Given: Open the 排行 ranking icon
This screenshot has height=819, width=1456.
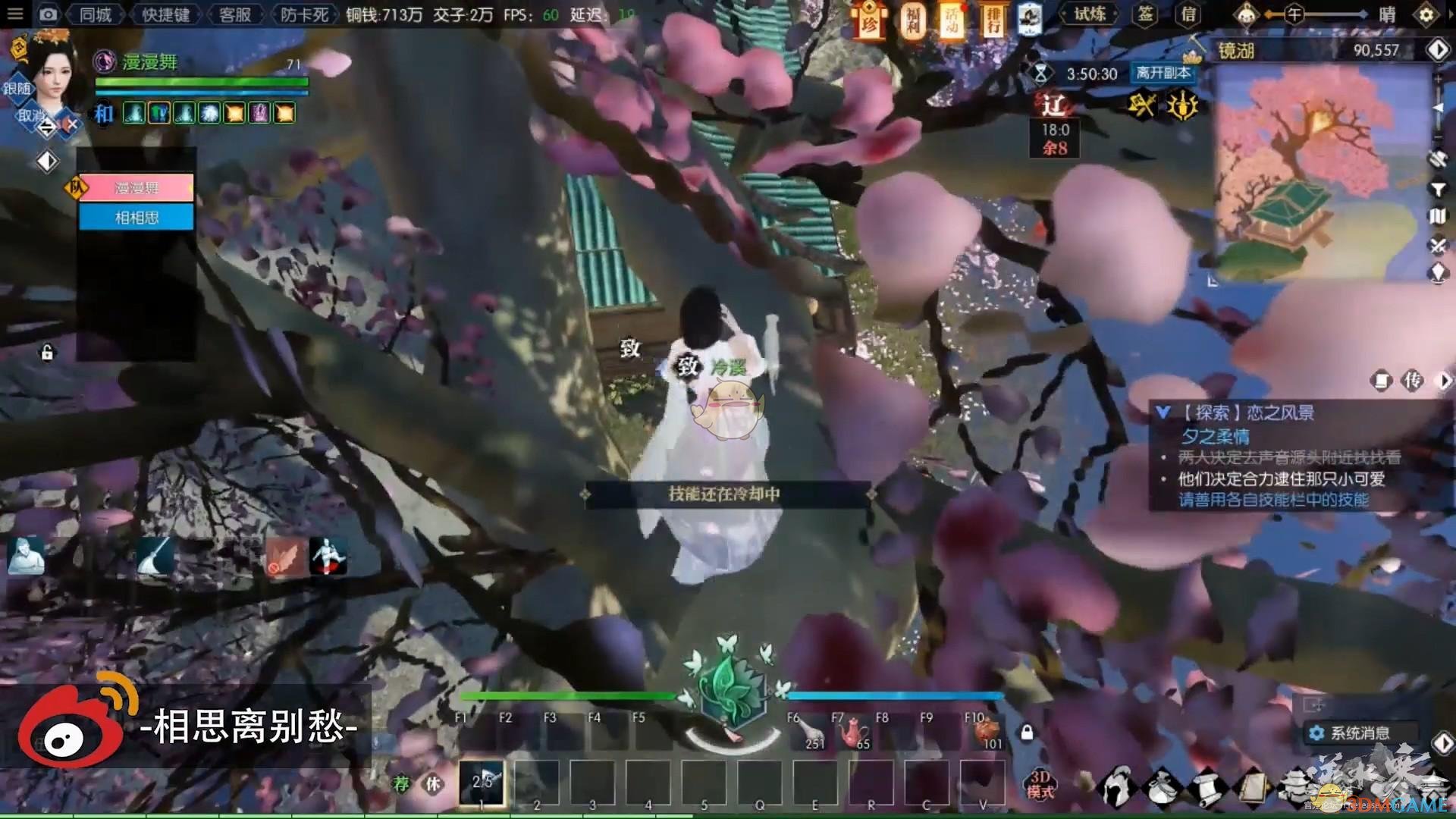Looking at the screenshot, I should 992,20.
